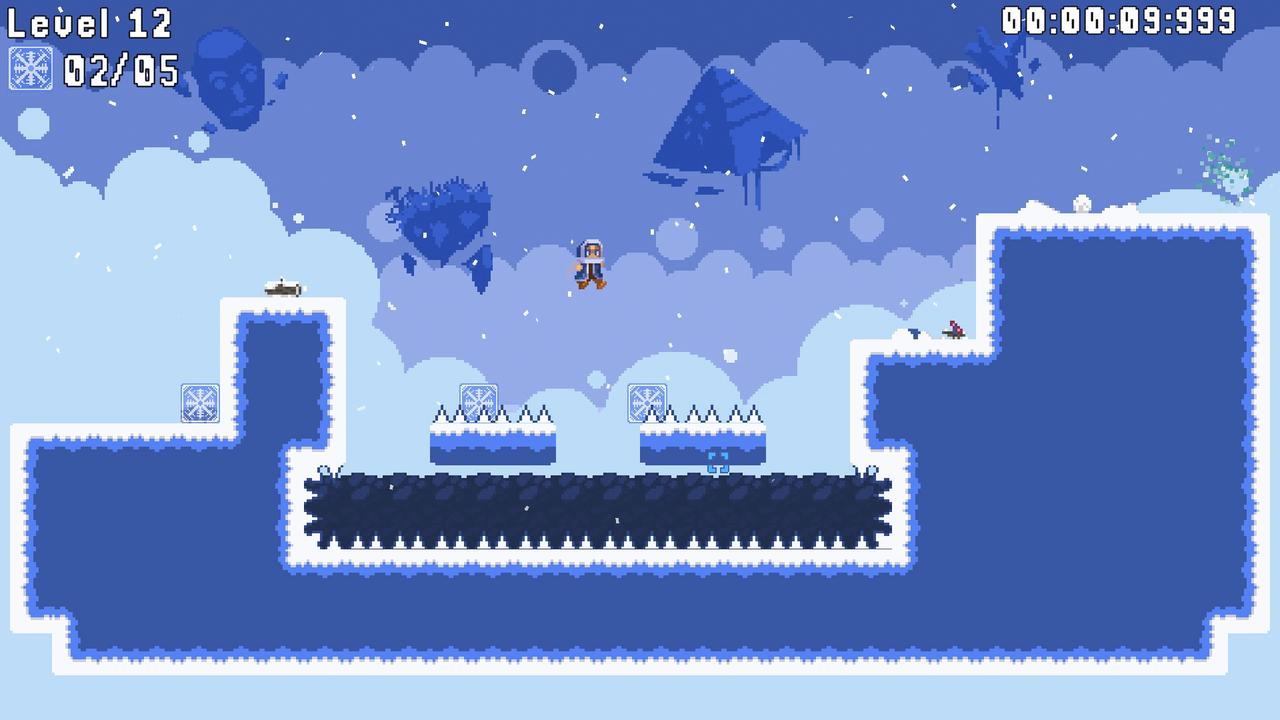Select the snowflake pickup on the left ledge

pyautogui.click(x=199, y=401)
